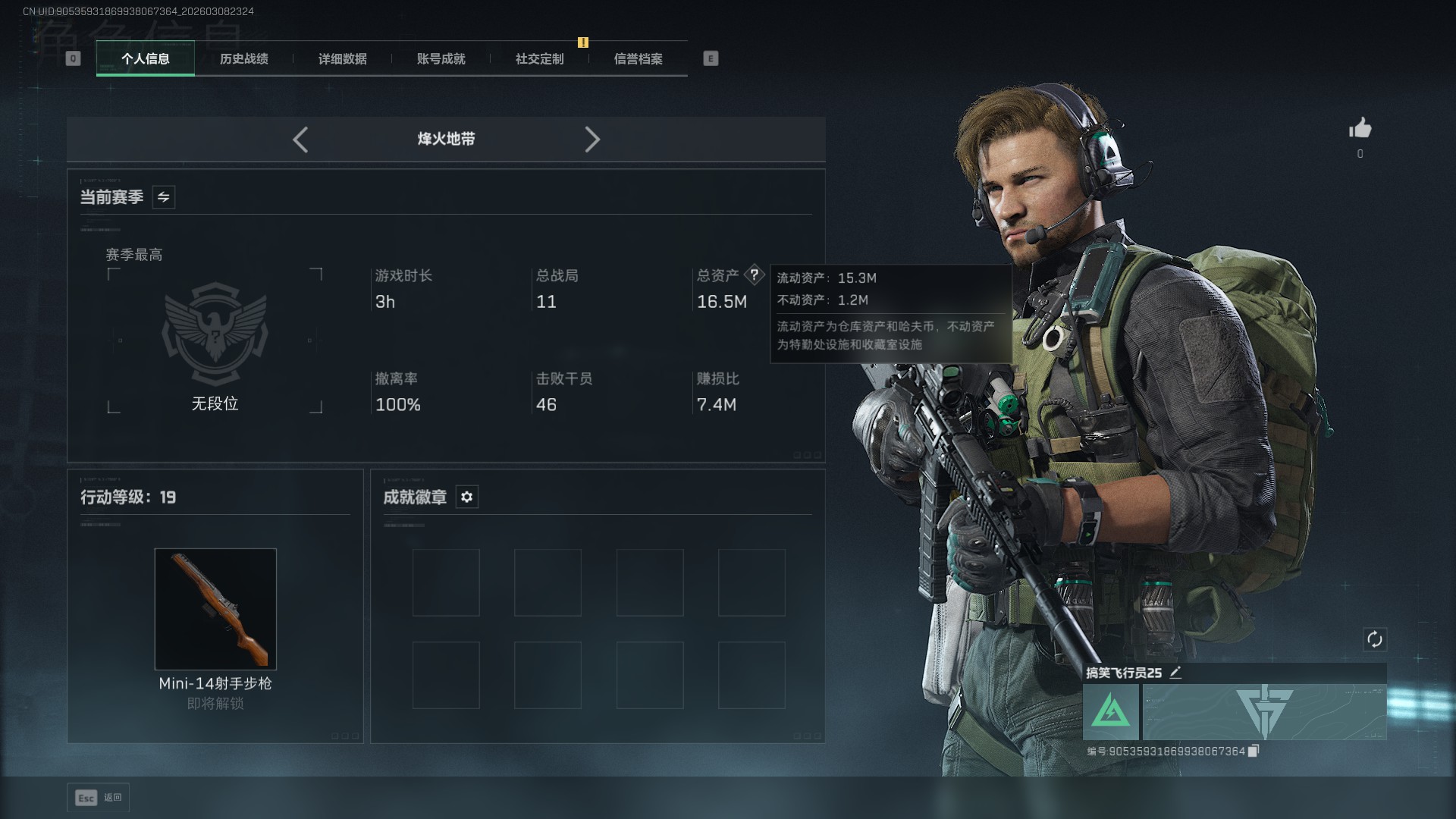The image size is (1456, 819).
Task: Click the player banner card with emblem
Action: tap(1264, 712)
